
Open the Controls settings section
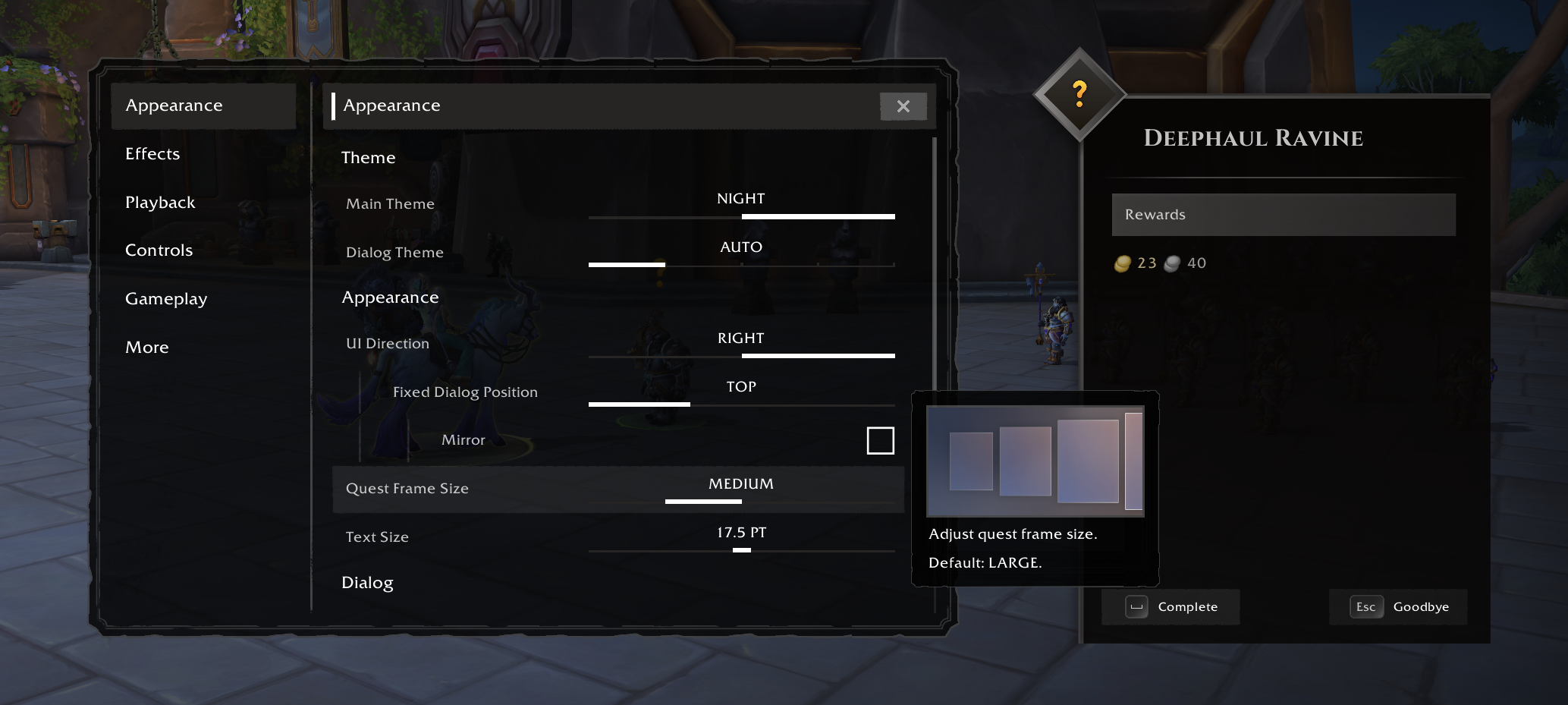(x=159, y=250)
